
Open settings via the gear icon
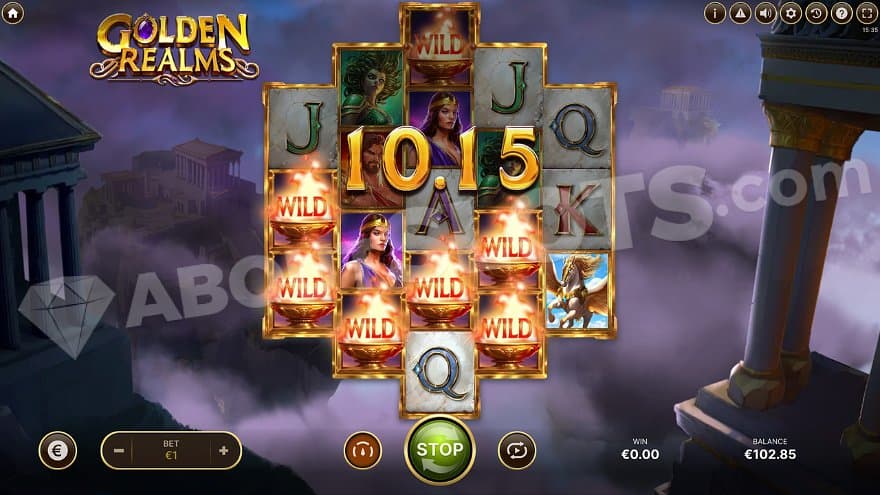[791, 13]
